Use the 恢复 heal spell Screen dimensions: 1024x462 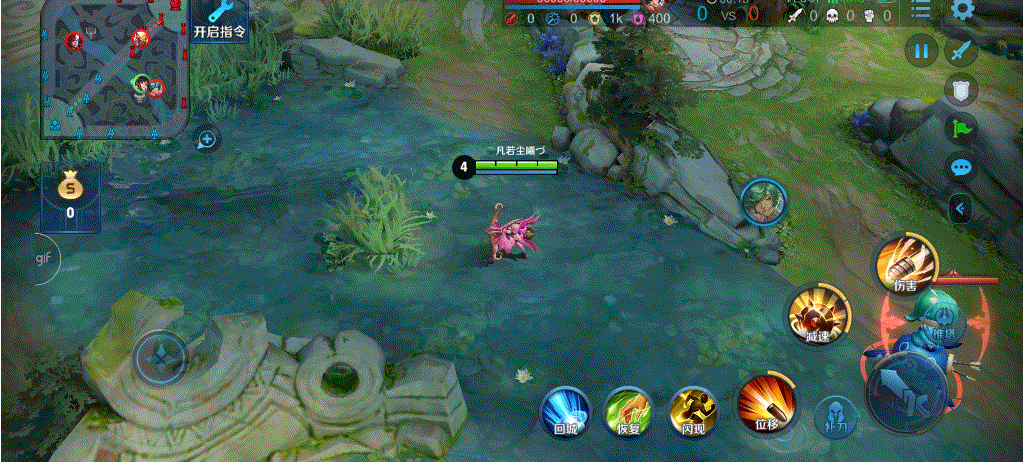[628, 412]
